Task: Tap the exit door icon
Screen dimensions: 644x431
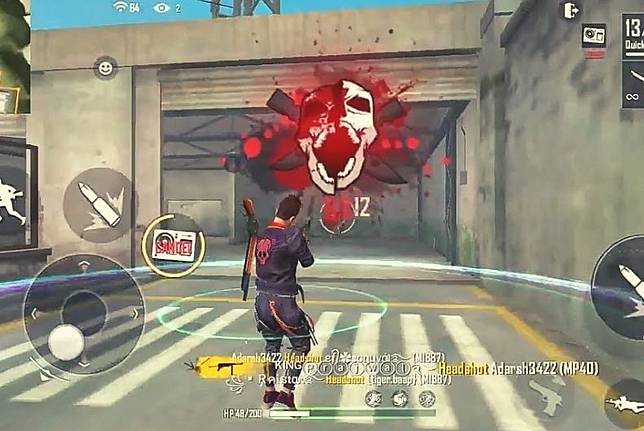Action: [x=571, y=11]
